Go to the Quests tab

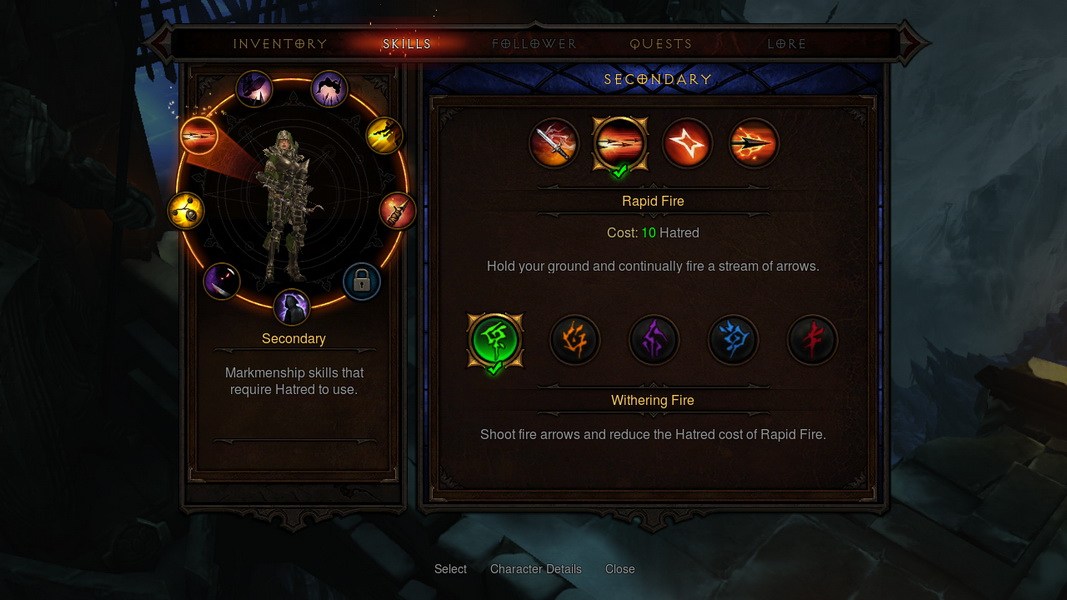coord(661,44)
